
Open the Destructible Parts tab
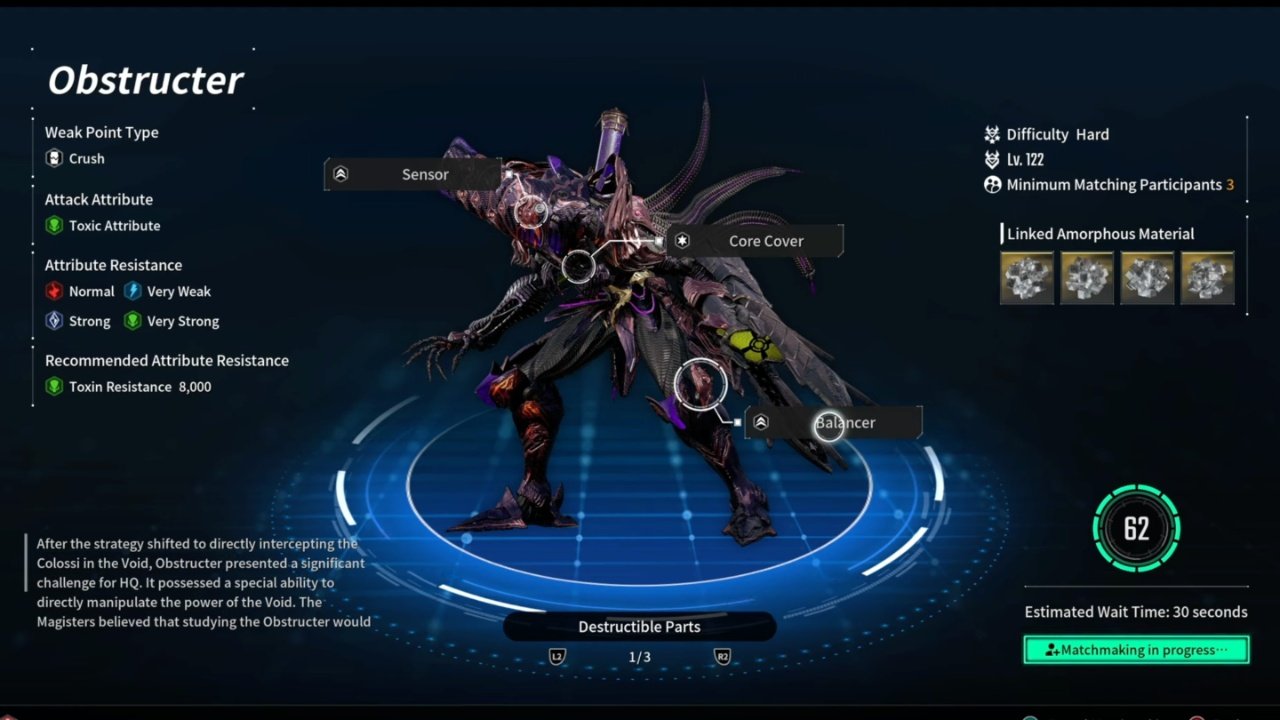[x=640, y=627]
